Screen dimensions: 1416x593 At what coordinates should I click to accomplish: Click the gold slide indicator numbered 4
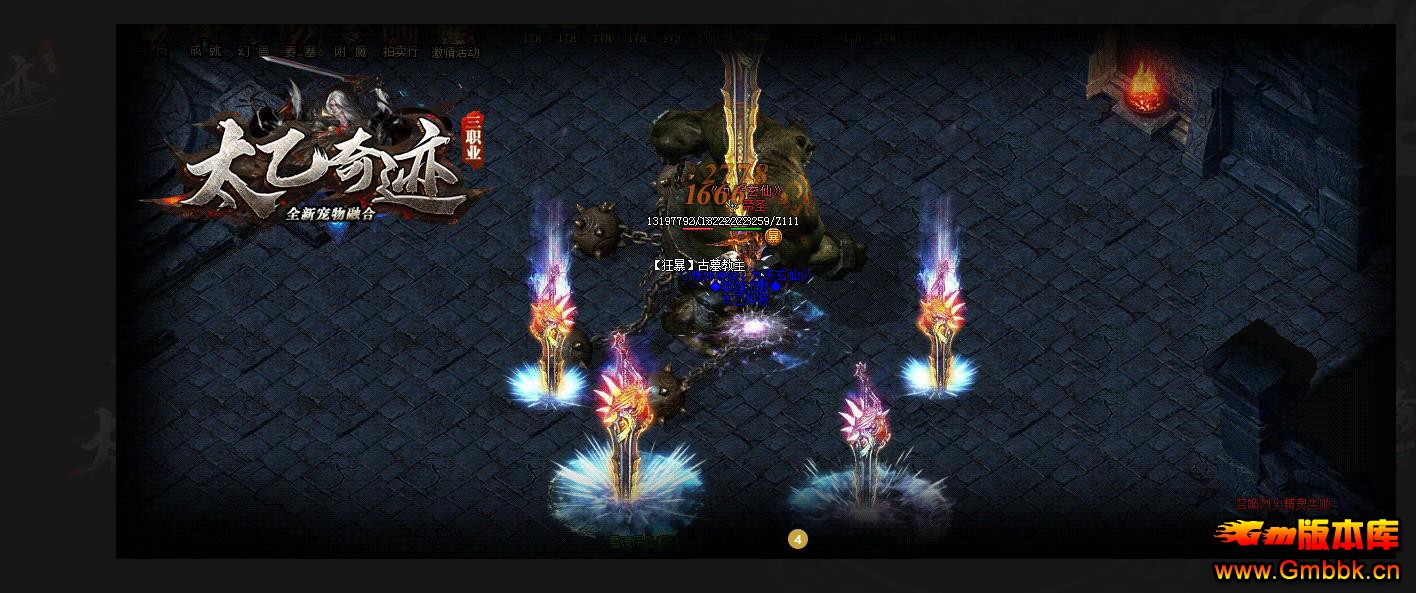point(798,540)
